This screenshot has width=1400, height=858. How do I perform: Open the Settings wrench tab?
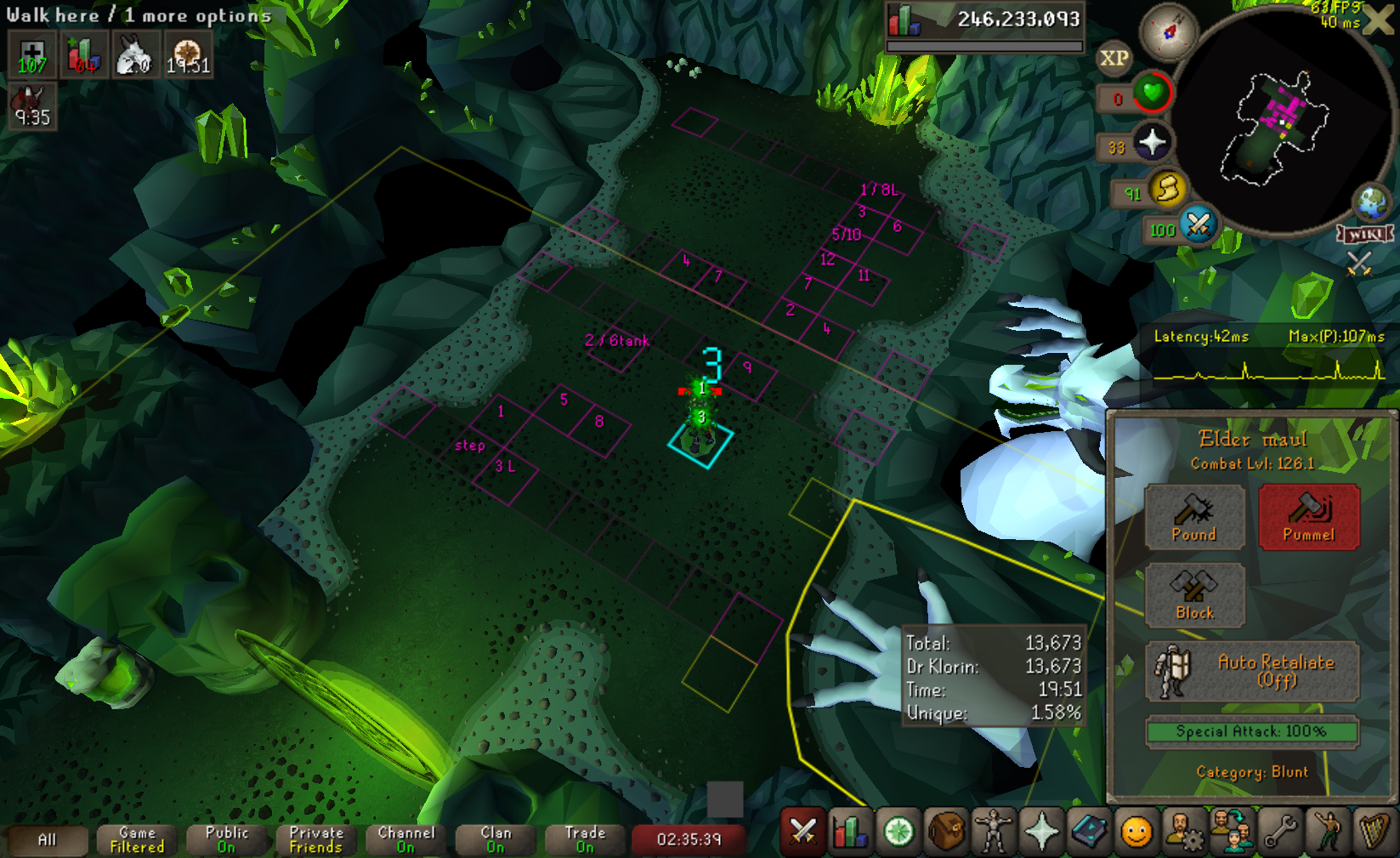point(1280,832)
